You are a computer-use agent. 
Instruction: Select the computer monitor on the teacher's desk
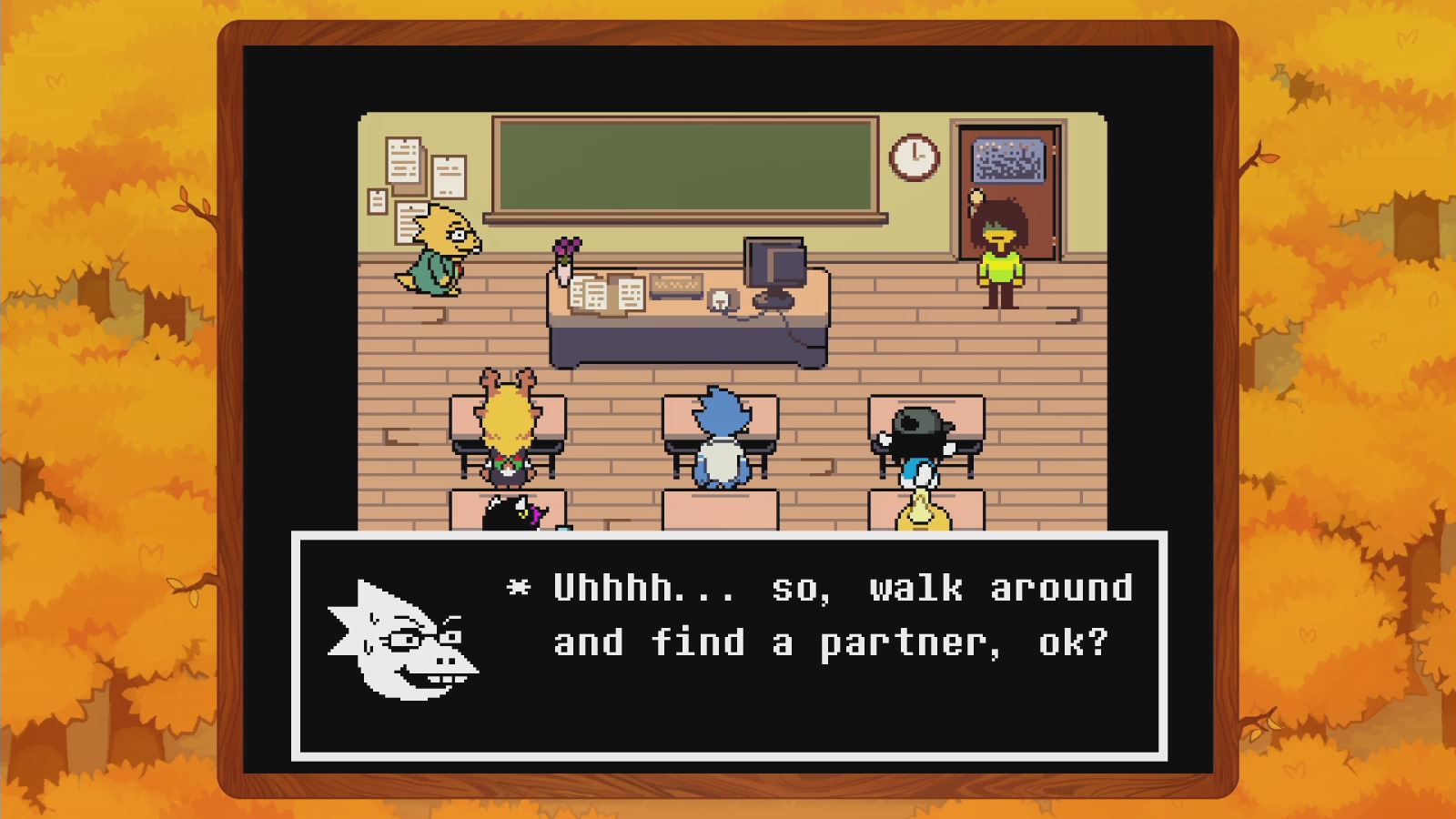click(x=774, y=264)
